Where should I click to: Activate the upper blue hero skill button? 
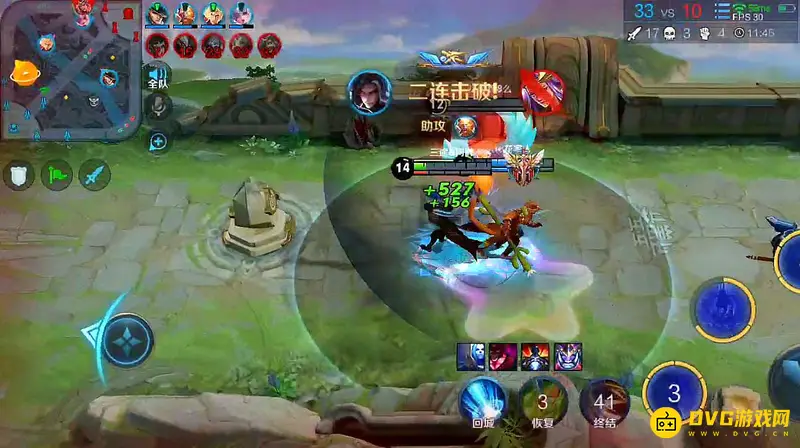click(724, 306)
